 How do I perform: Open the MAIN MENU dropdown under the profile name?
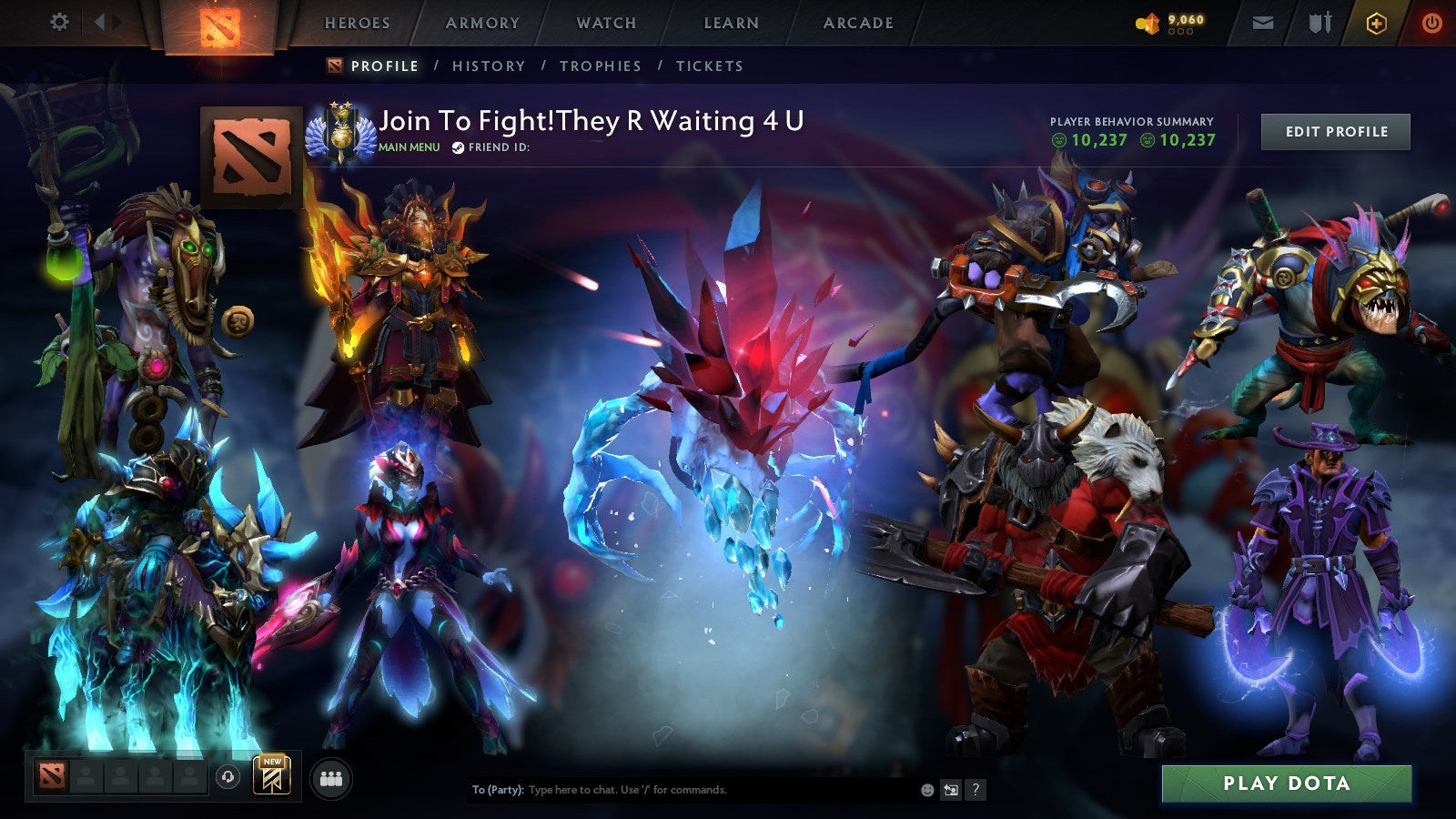[408, 147]
